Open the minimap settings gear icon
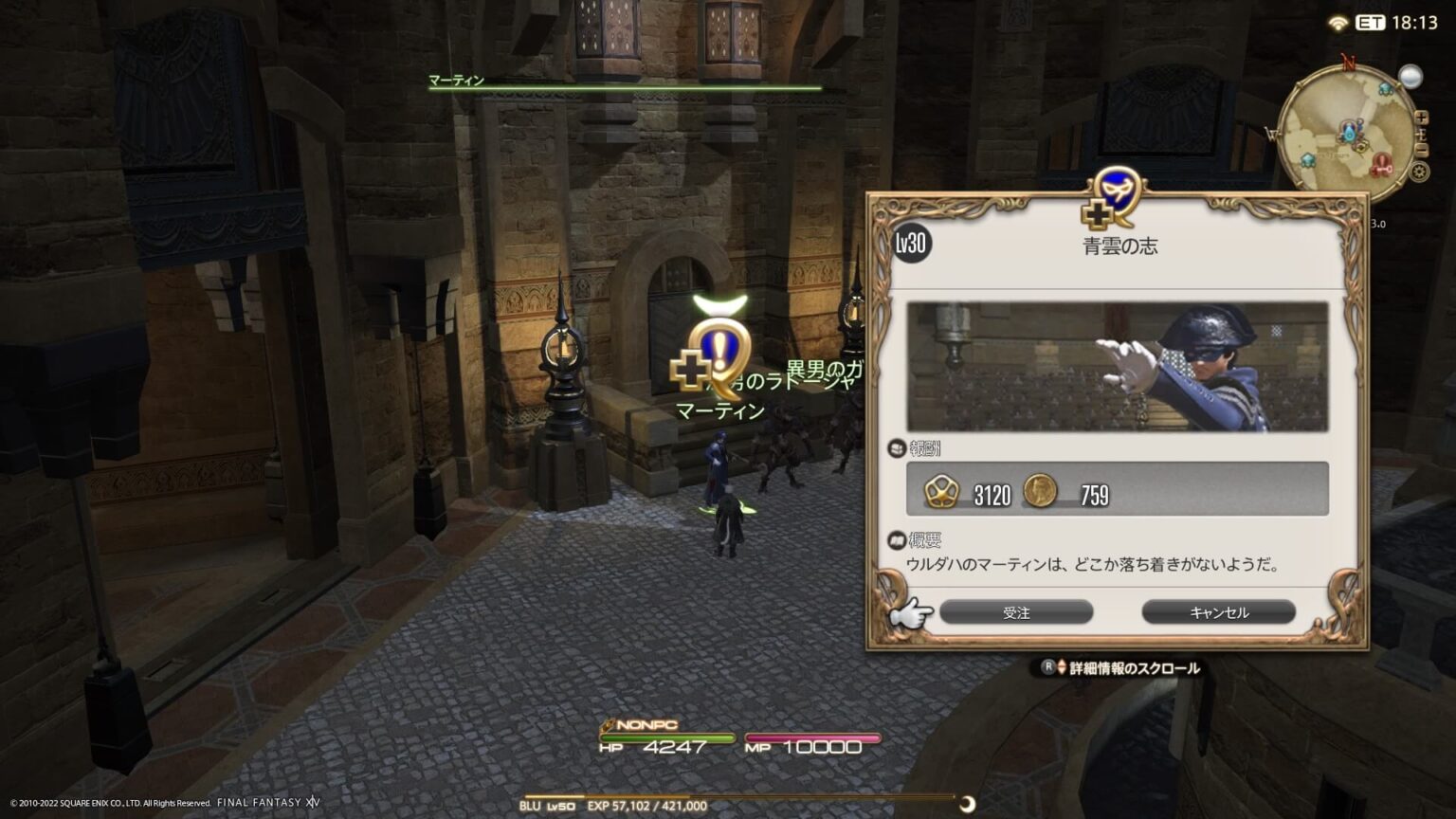Viewport: 1456px width, 819px height. (x=1419, y=171)
